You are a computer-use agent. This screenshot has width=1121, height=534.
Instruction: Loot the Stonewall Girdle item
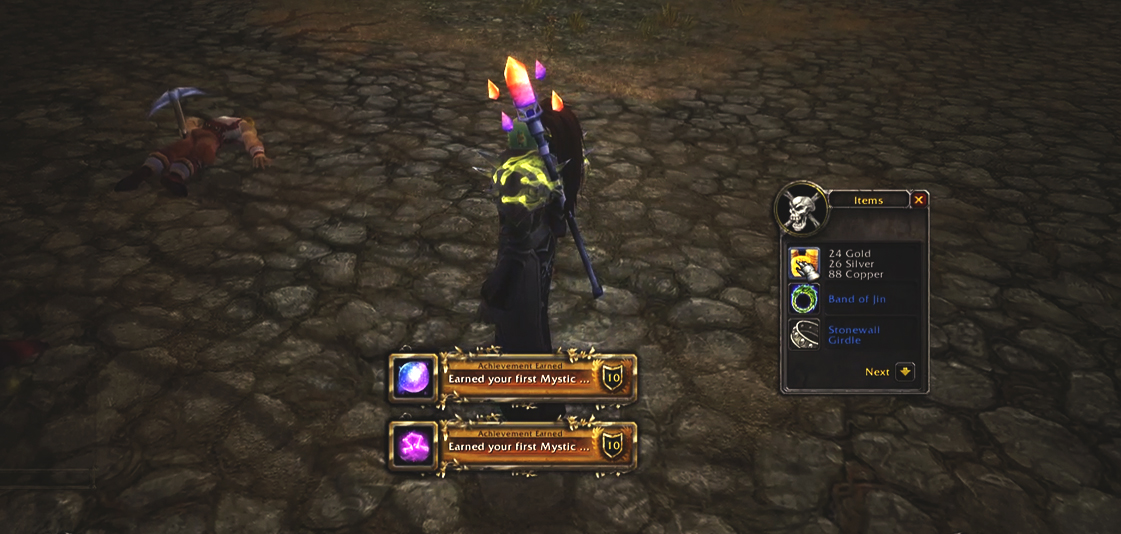(804, 334)
